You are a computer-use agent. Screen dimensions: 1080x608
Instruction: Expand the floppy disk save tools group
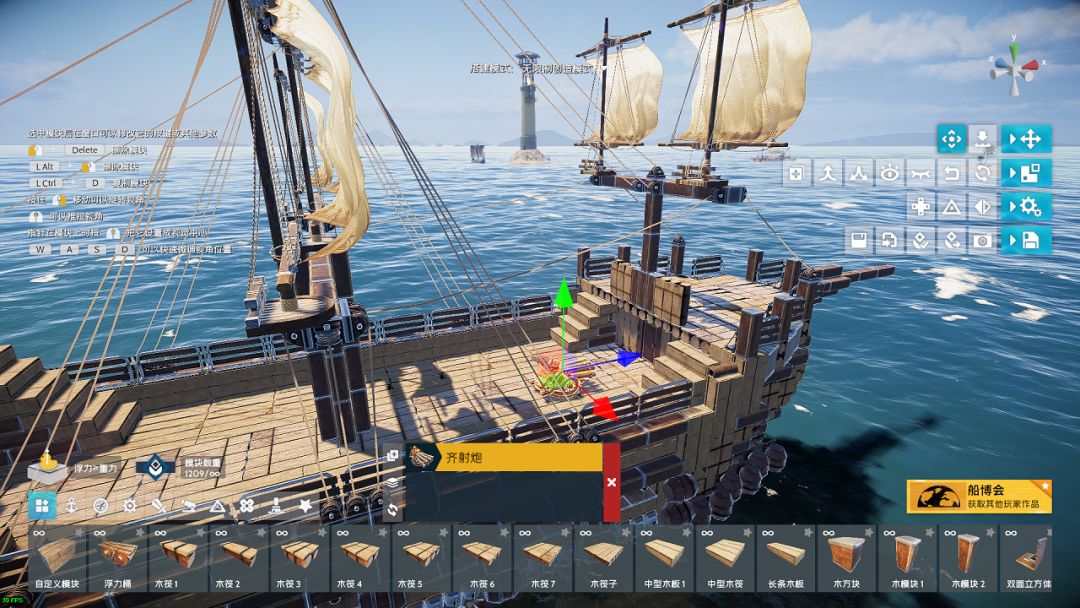pos(1027,240)
